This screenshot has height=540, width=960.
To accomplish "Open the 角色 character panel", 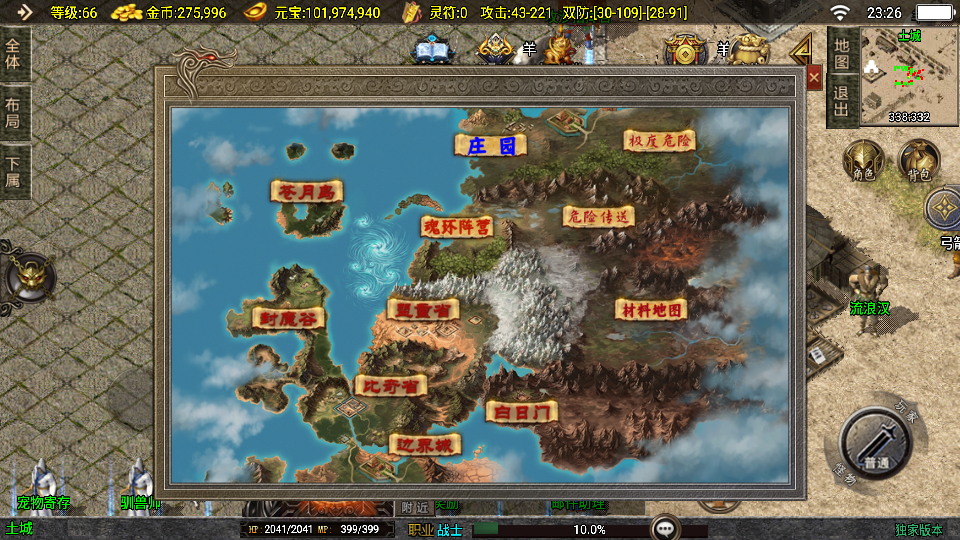I will [x=863, y=162].
